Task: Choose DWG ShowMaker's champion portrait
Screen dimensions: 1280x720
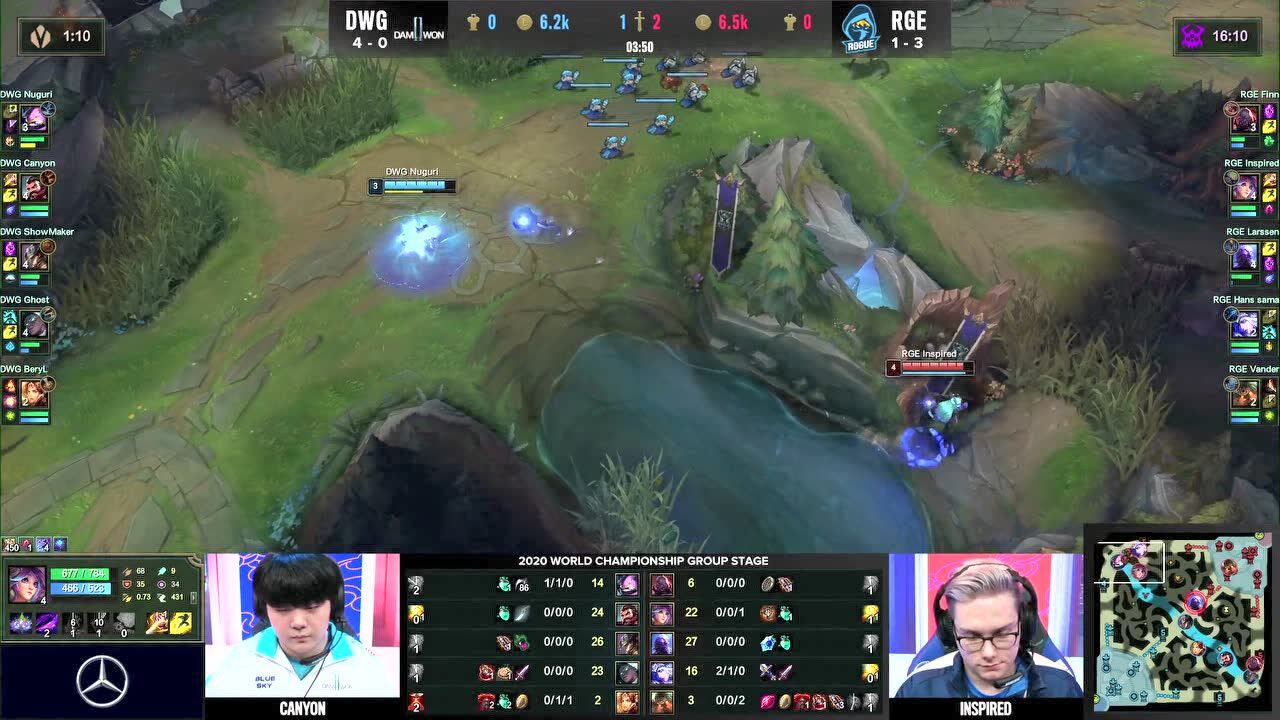Action: 35,257
